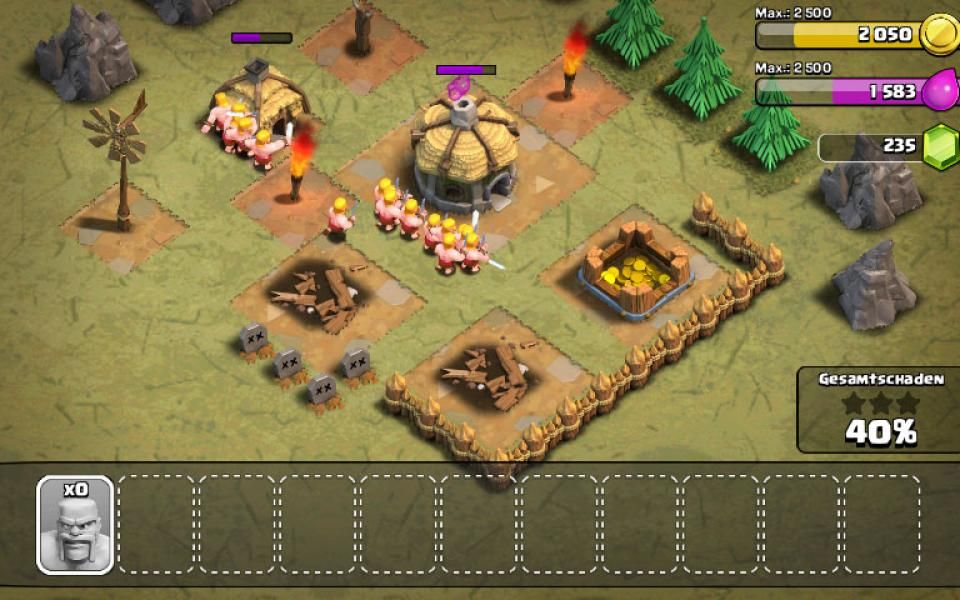Select the Barbarian troop slot
Viewport: 960px width, 600px height.
click(76, 525)
